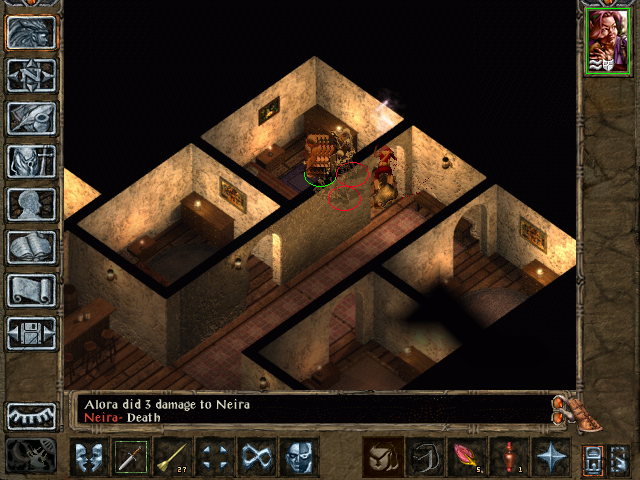
Task: Click the scroll handle beside the message log
Action: 566,408
